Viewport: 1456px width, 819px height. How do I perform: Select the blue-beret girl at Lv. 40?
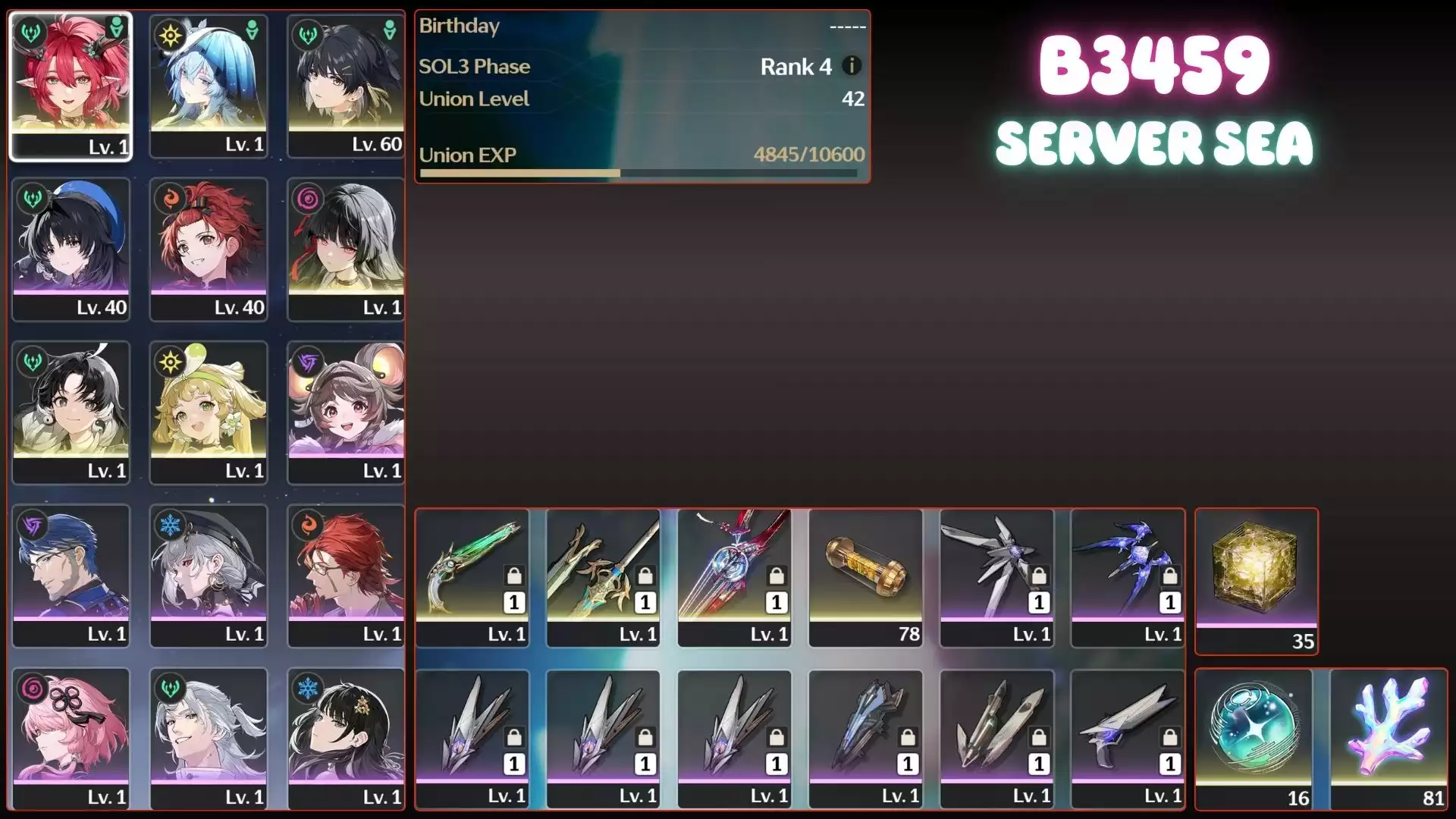pos(71,249)
